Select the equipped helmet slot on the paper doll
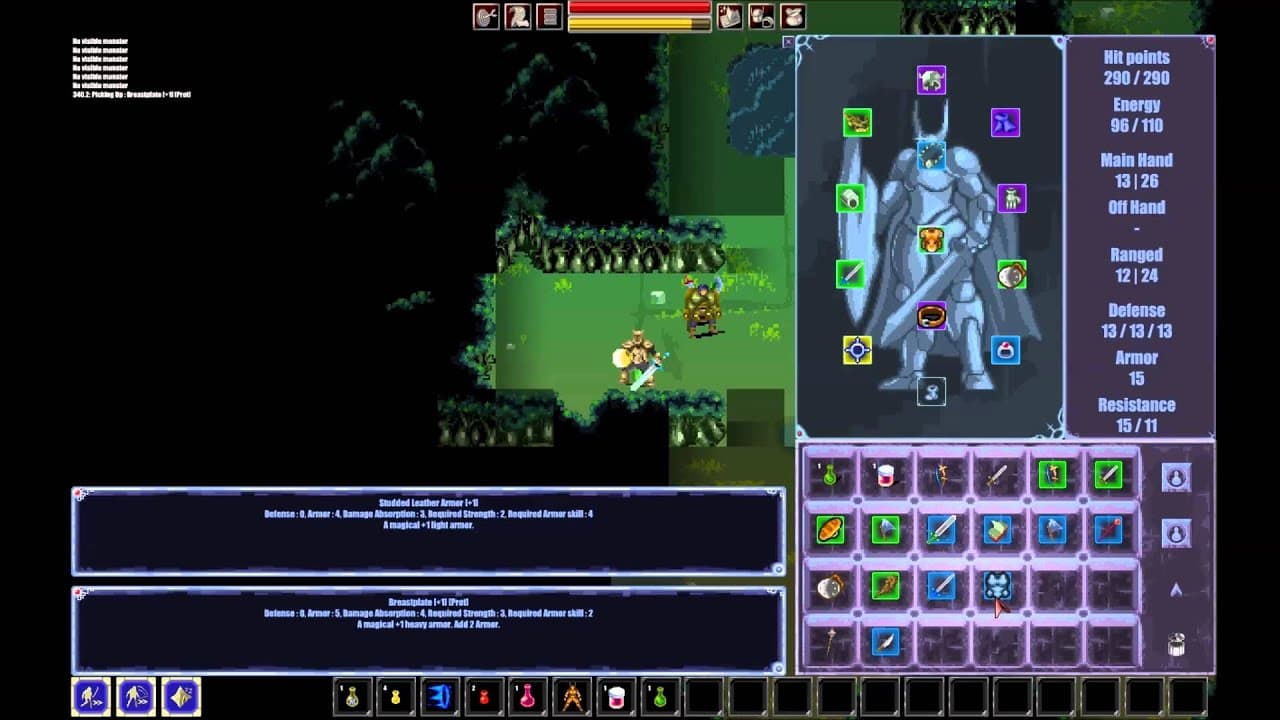The height and width of the screenshot is (720, 1280). pos(931,80)
